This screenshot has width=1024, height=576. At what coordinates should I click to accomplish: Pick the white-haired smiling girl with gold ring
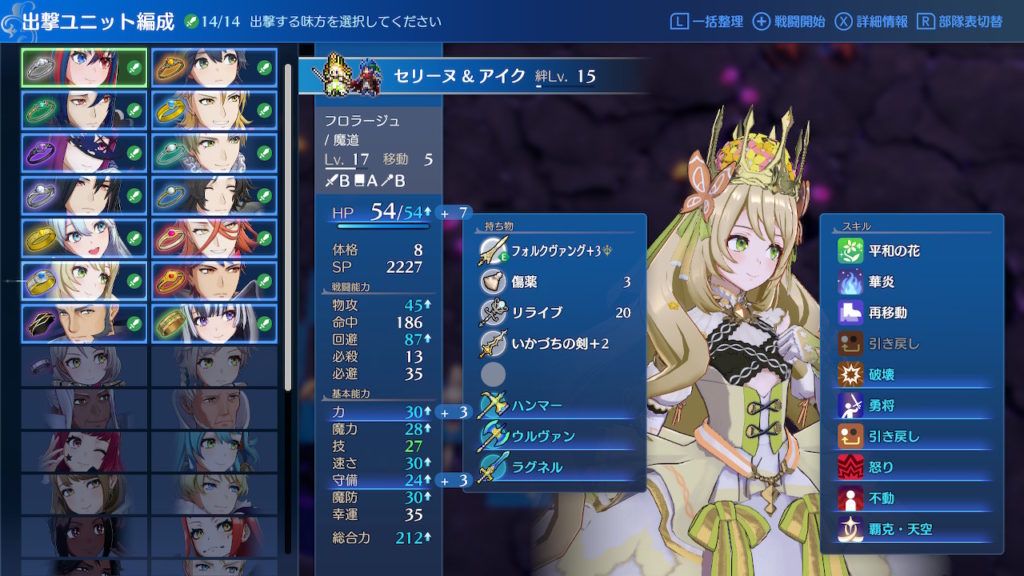84,238
